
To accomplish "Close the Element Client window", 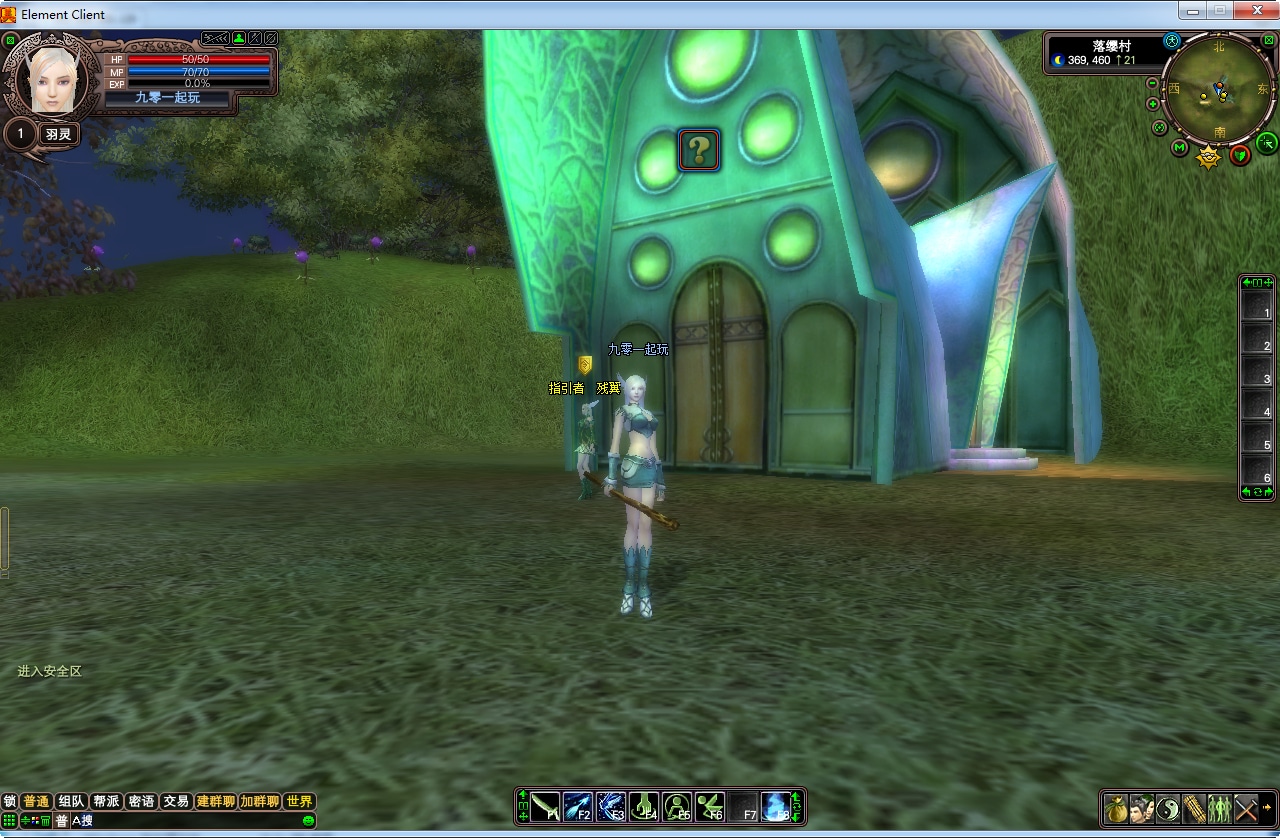I will coord(1254,11).
